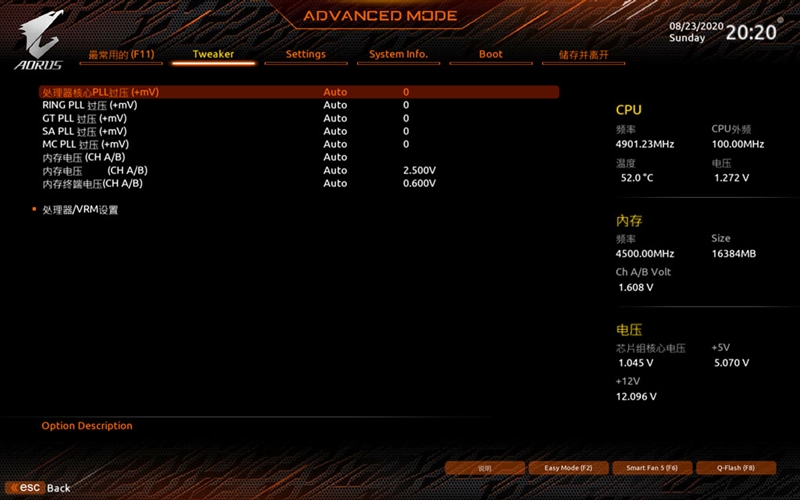Image resolution: width=800 pixels, height=500 pixels.
Task: Switch to Easy Mode (F2)
Action: click(x=568, y=468)
